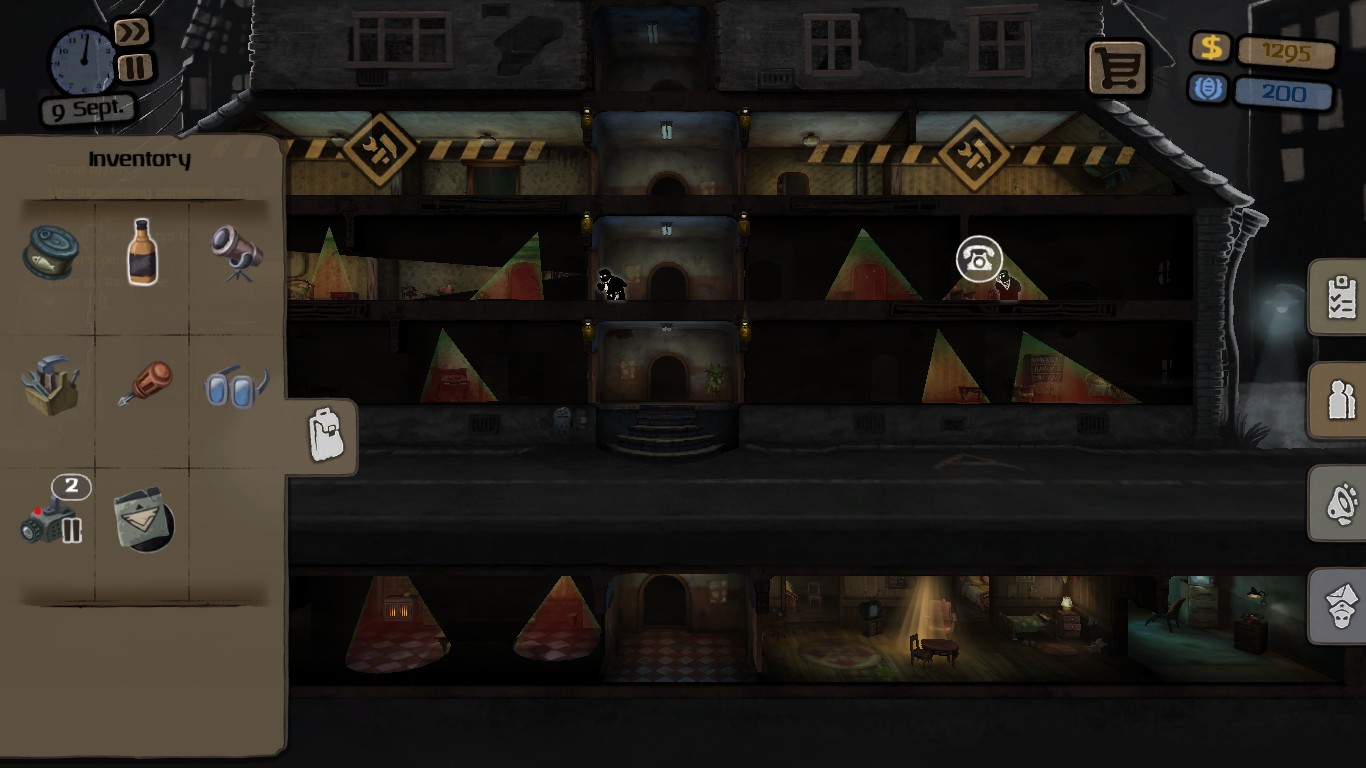Open the megaphone panel
1366x768 pixels.
tap(1340, 503)
